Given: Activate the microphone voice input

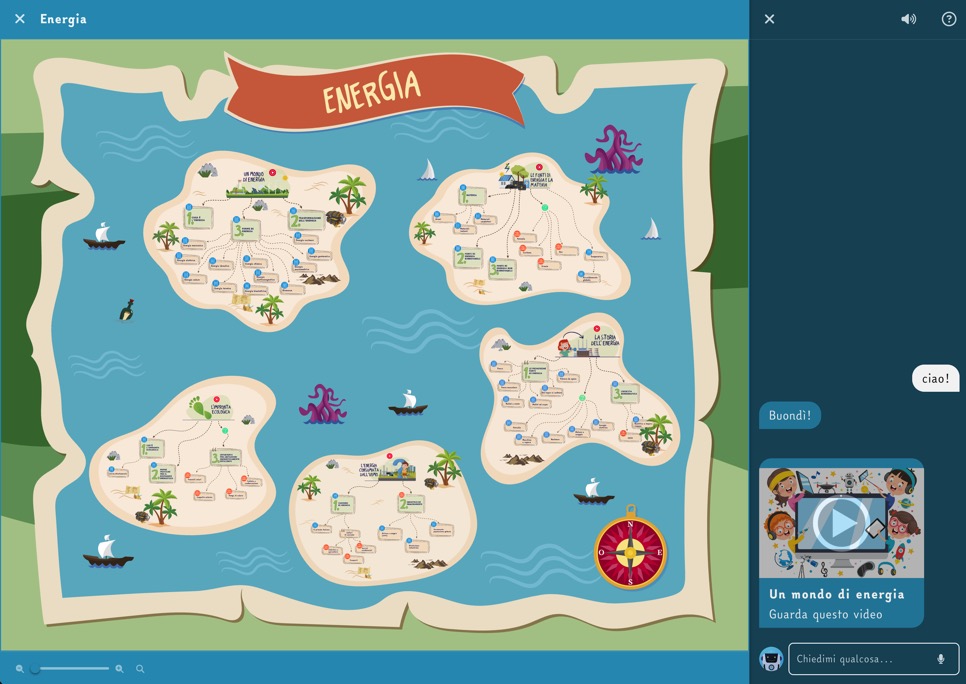Looking at the screenshot, I should coord(941,659).
